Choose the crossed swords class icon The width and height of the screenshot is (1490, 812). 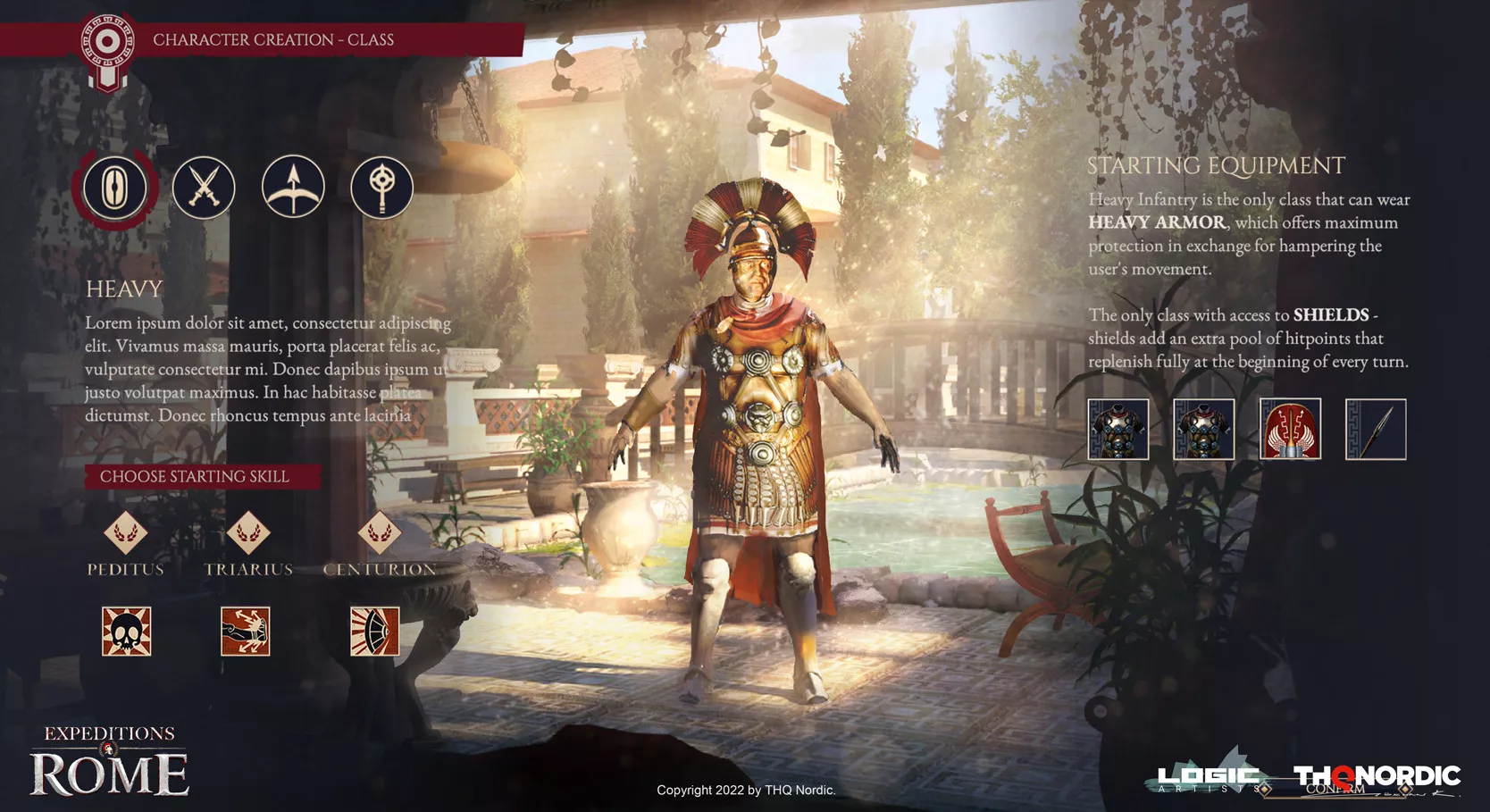pyautogui.click(x=204, y=188)
